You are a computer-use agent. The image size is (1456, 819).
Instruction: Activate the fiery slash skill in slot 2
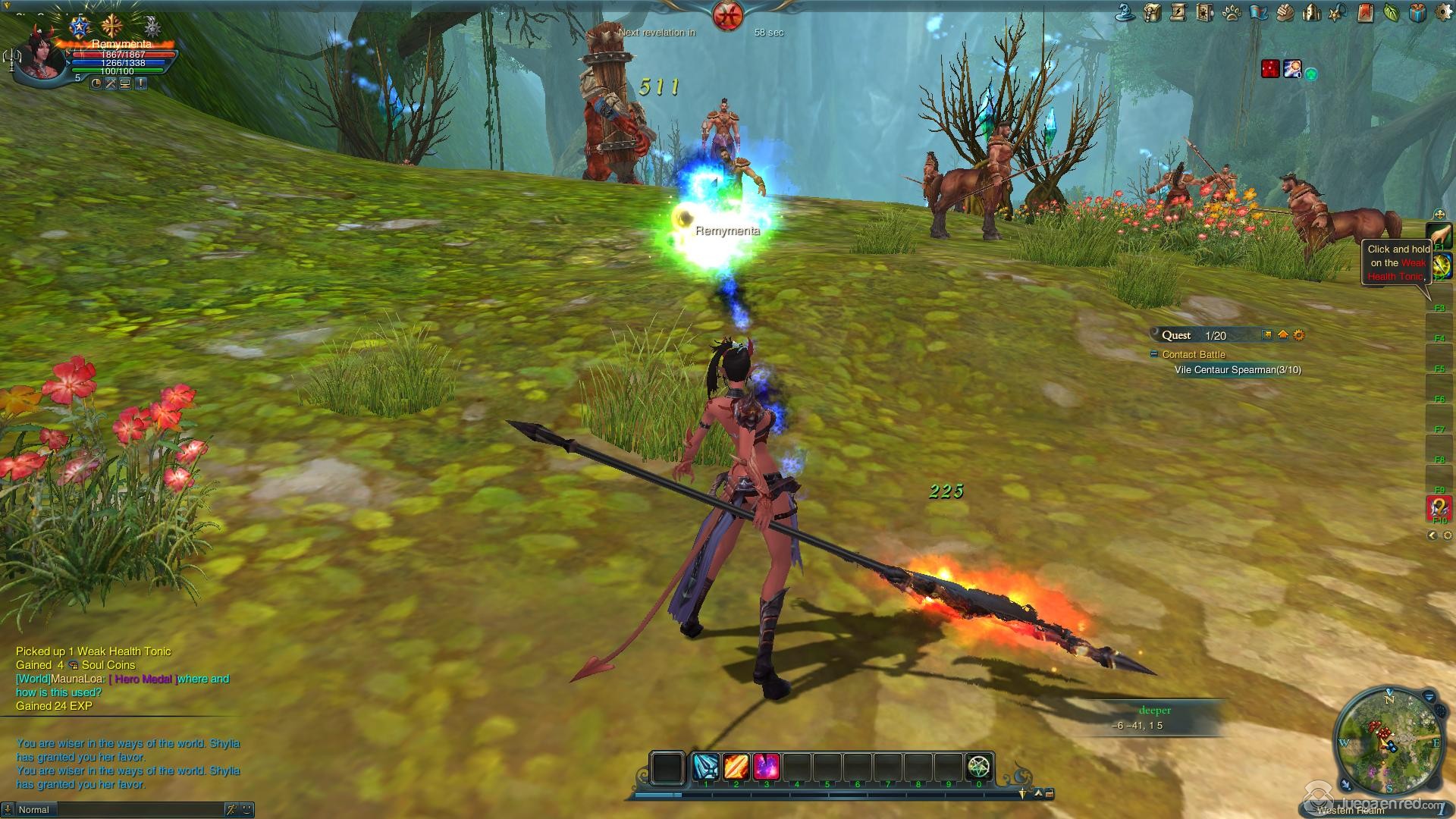click(x=736, y=767)
